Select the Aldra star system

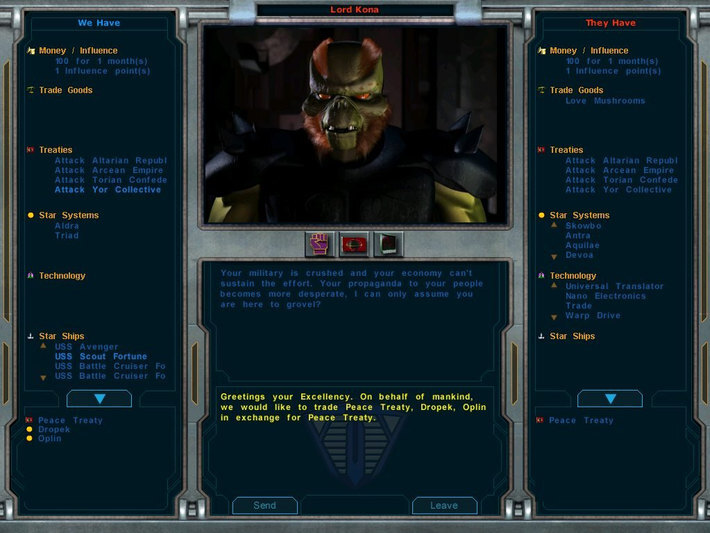67,226
